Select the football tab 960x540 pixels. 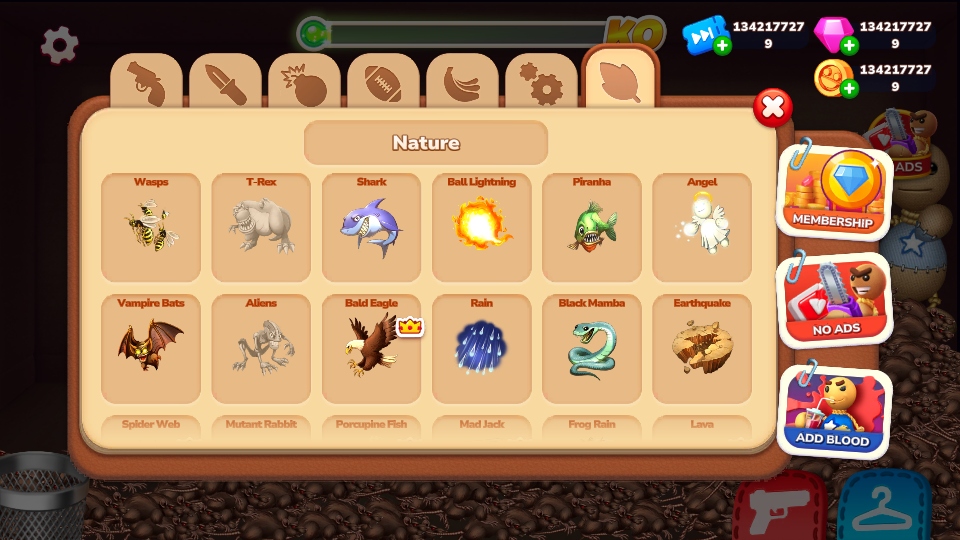pos(383,84)
